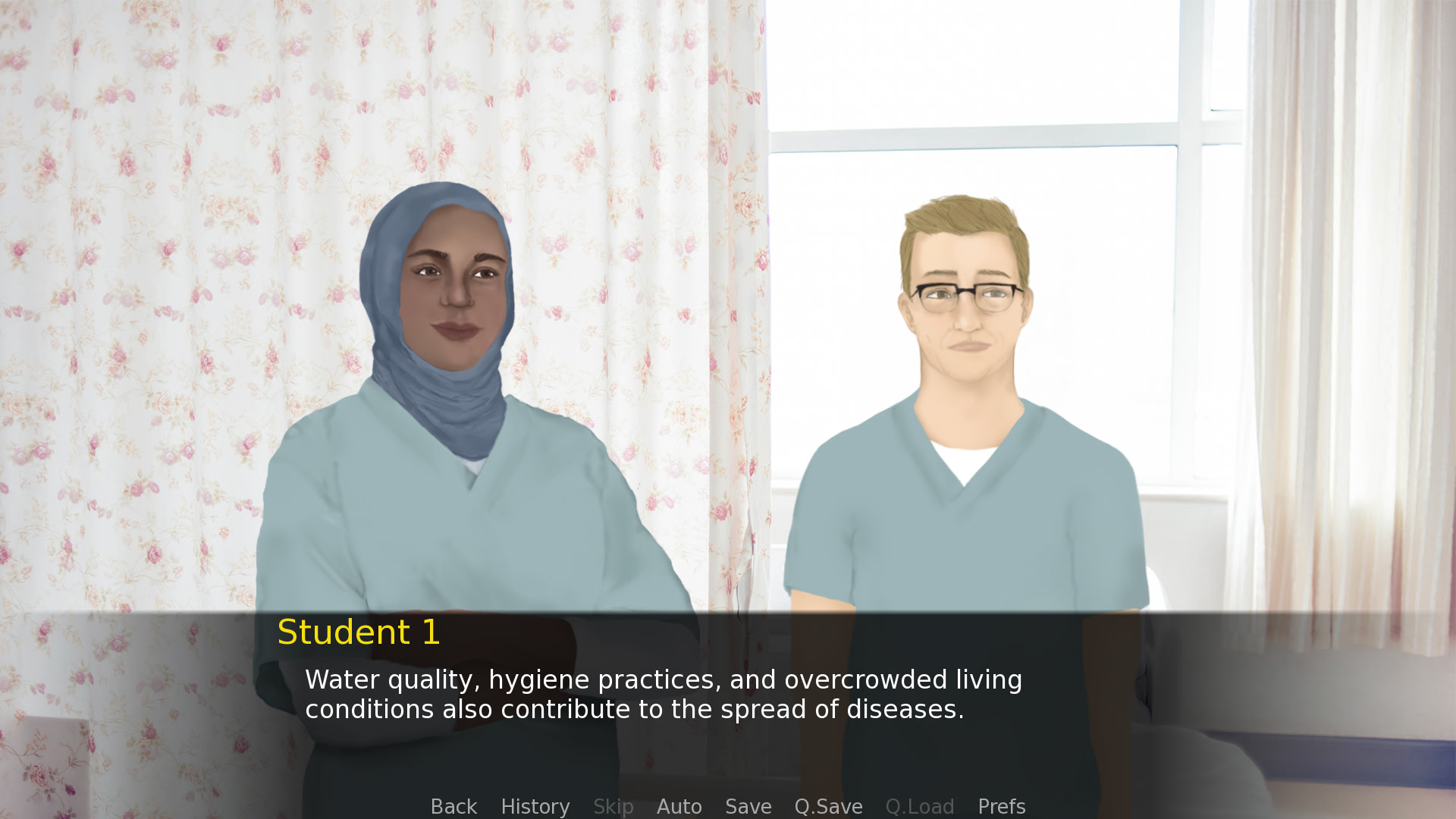Click the dialogue text to advance

(x=664, y=694)
